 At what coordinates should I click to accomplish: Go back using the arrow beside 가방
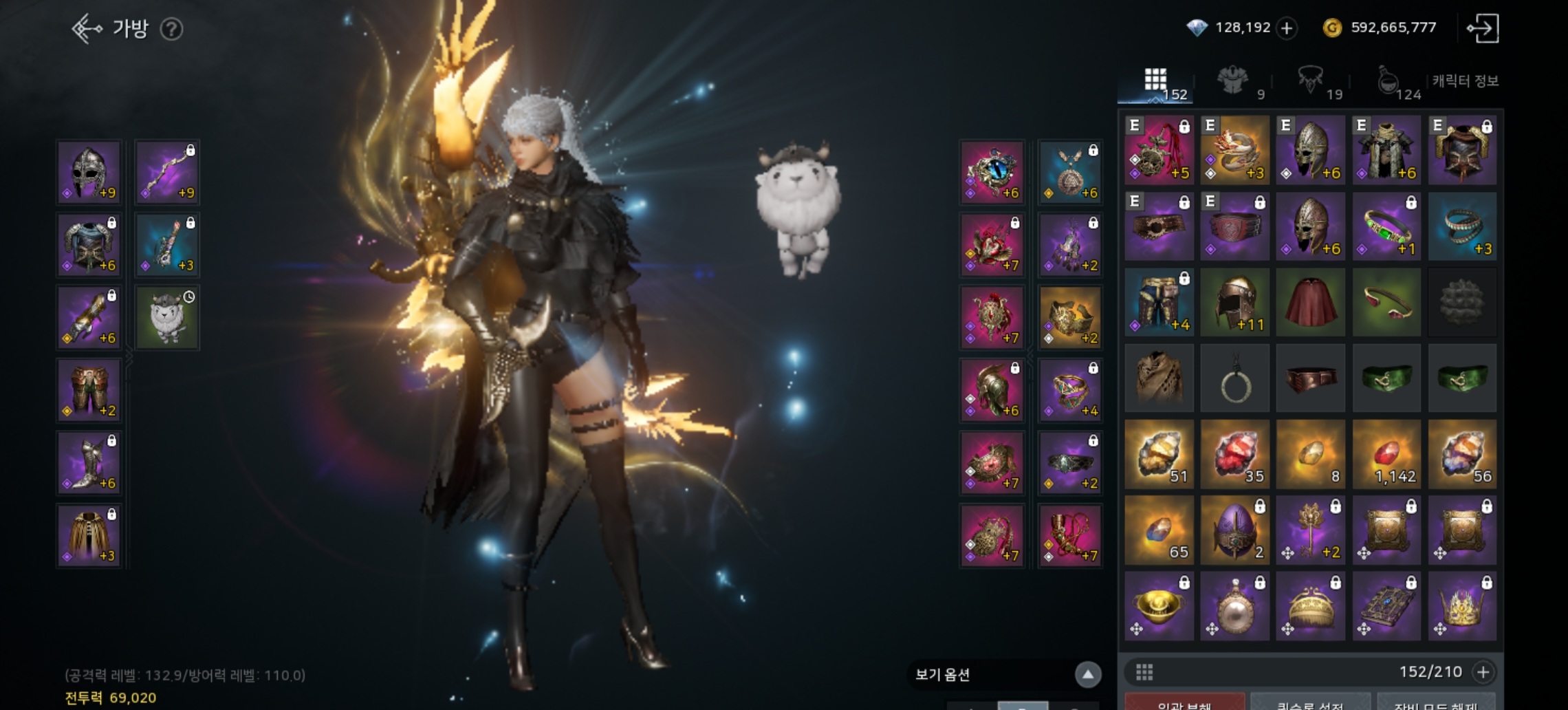87,29
